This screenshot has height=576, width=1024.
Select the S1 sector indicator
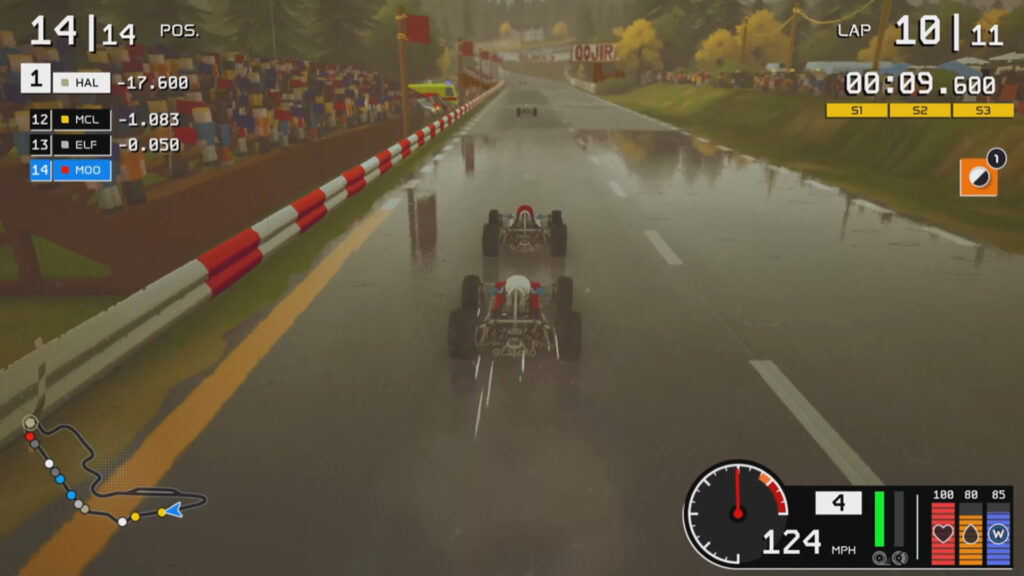click(856, 110)
